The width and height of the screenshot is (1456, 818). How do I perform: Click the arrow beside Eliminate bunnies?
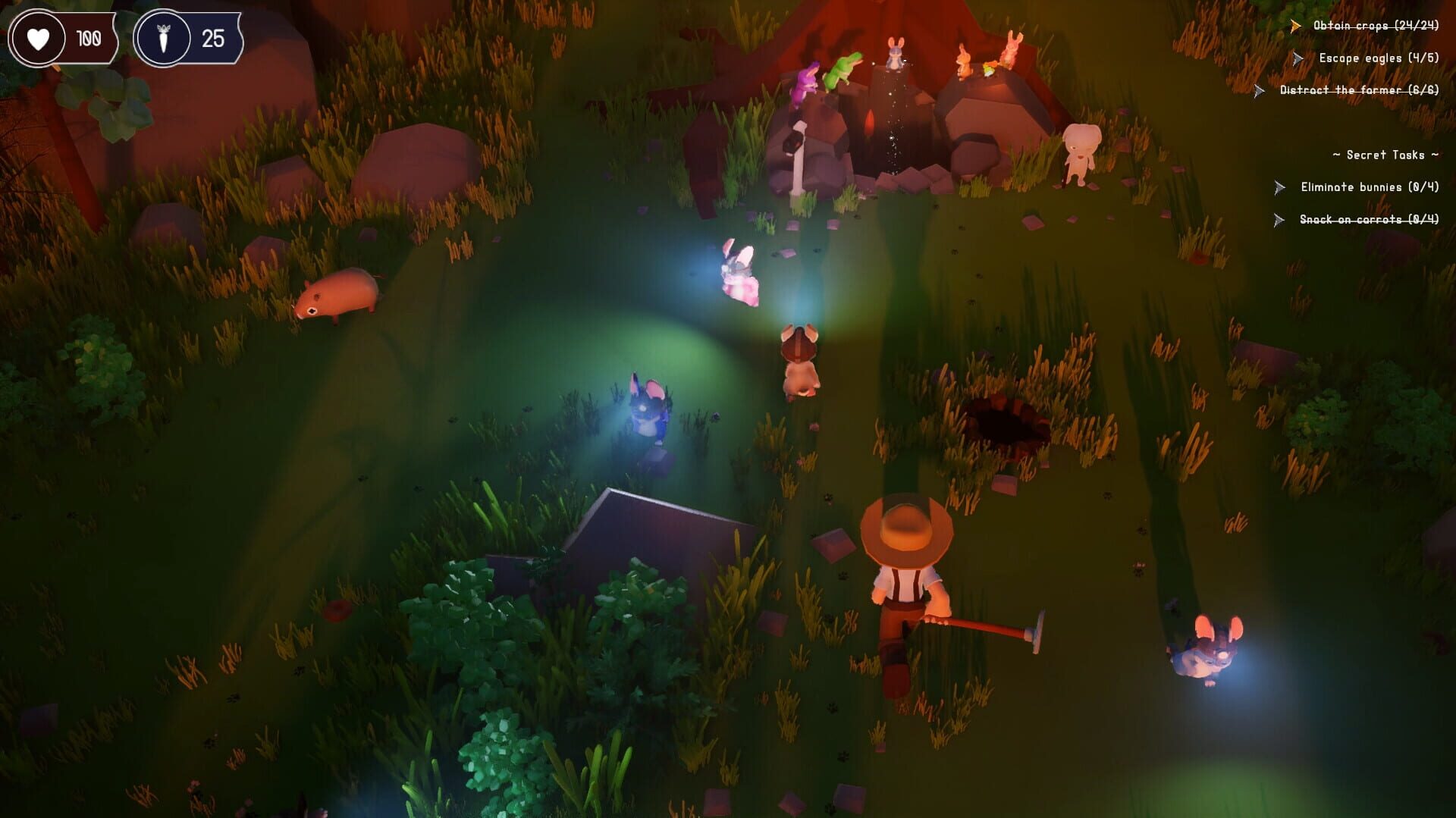1279,186
